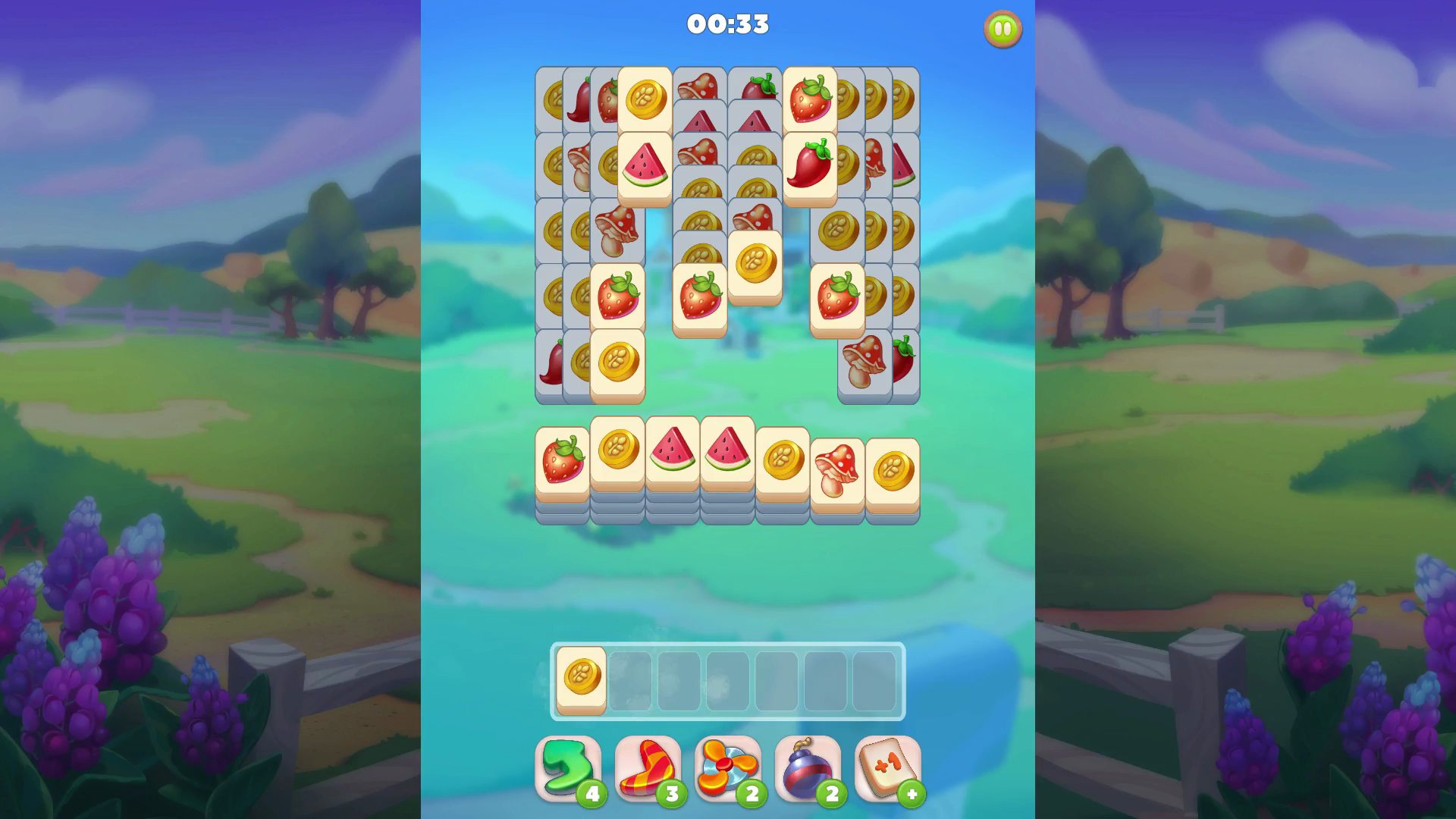Pause the game with the pause button
The width and height of the screenshot is (1456, 819).
click(1002, 27)
